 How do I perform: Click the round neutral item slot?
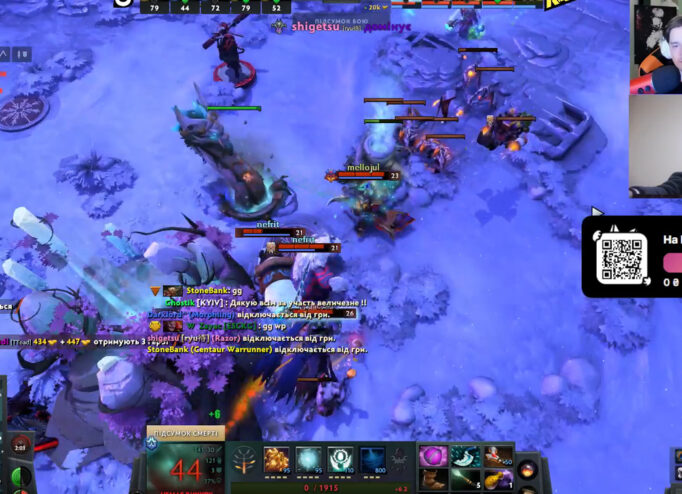(528, 468)
